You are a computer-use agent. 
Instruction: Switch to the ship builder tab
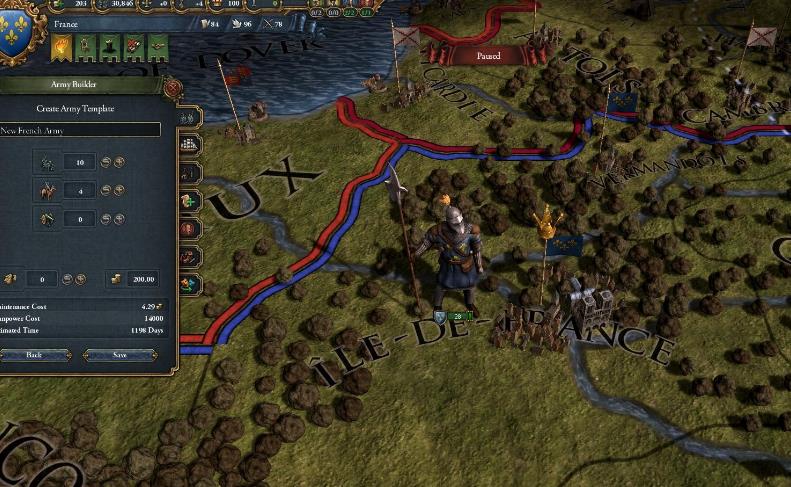189,145
